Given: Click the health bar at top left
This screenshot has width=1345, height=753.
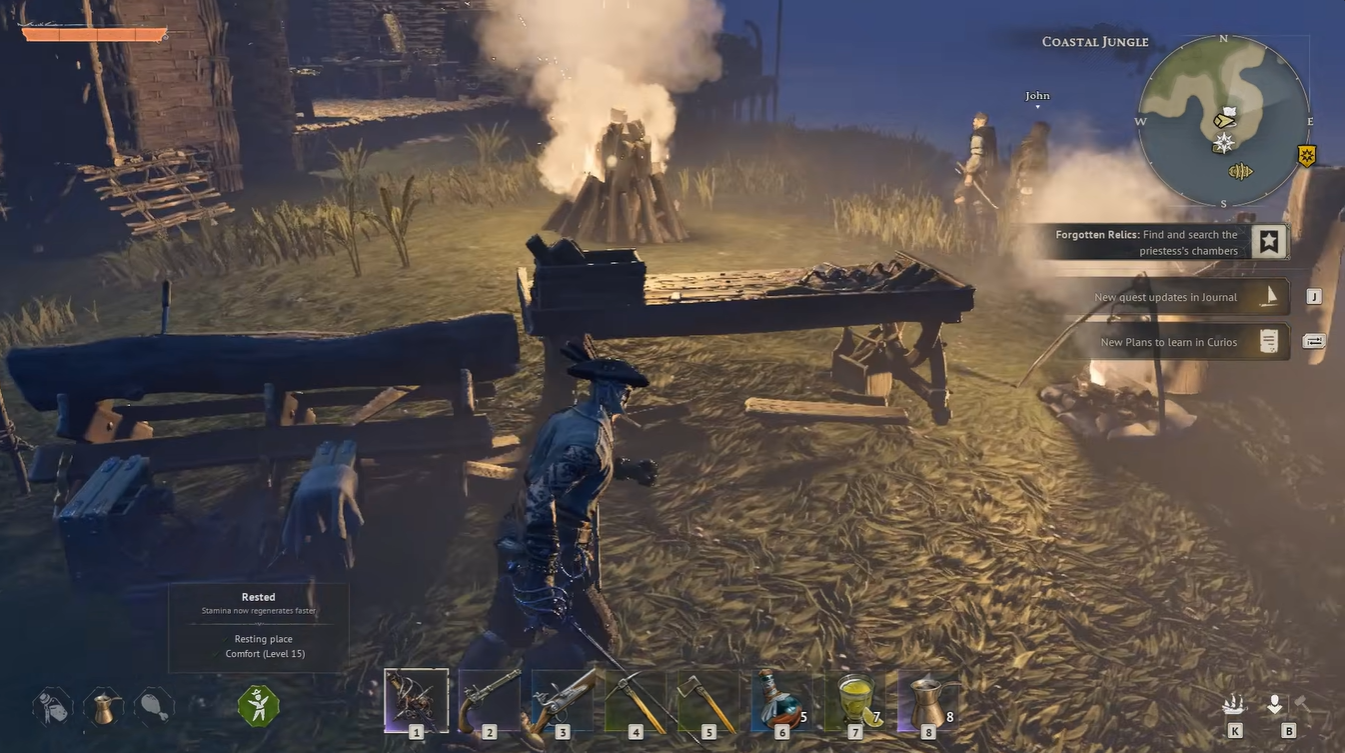Looking at the screenshot, I should pos(95,33).
